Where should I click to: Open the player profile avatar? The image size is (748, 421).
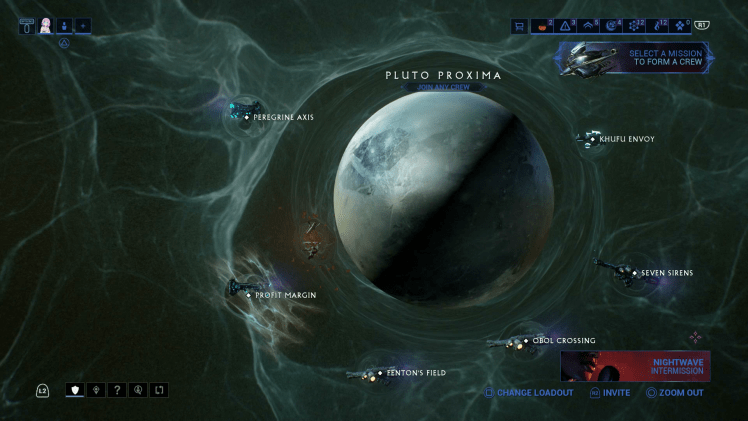tap(46, 26)
